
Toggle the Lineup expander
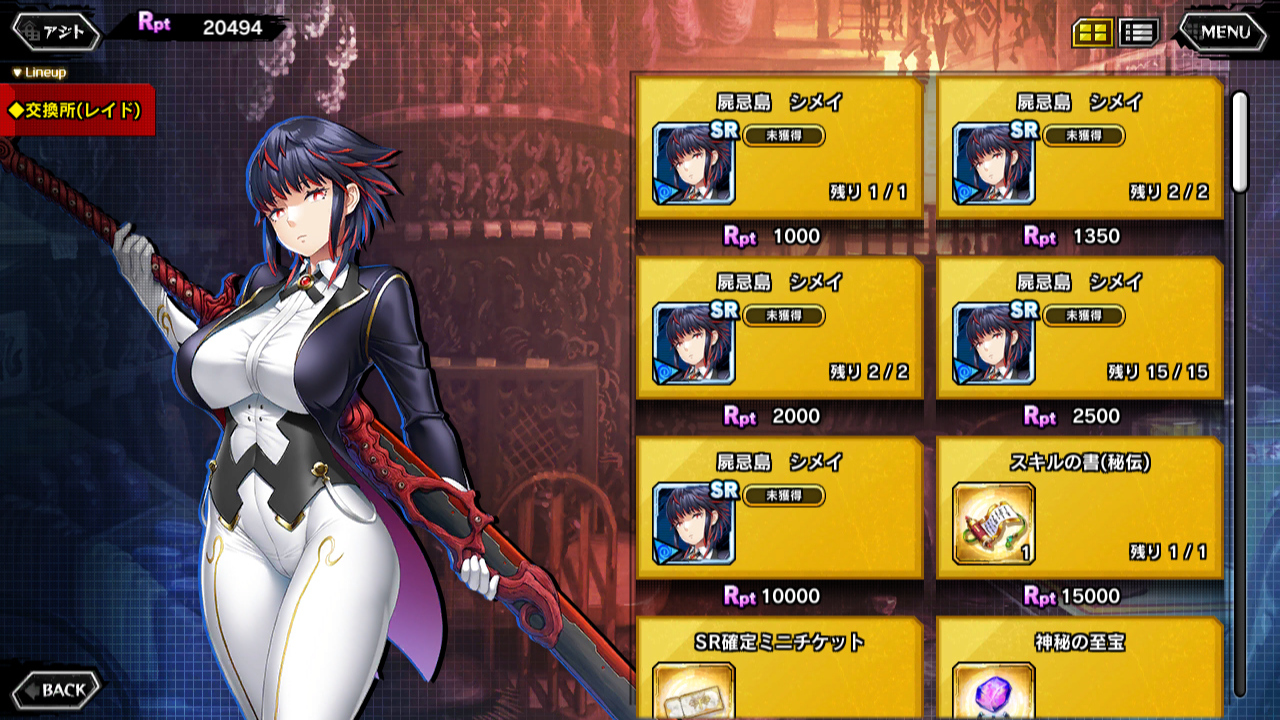pyautogui.click(x=39, y=73)
